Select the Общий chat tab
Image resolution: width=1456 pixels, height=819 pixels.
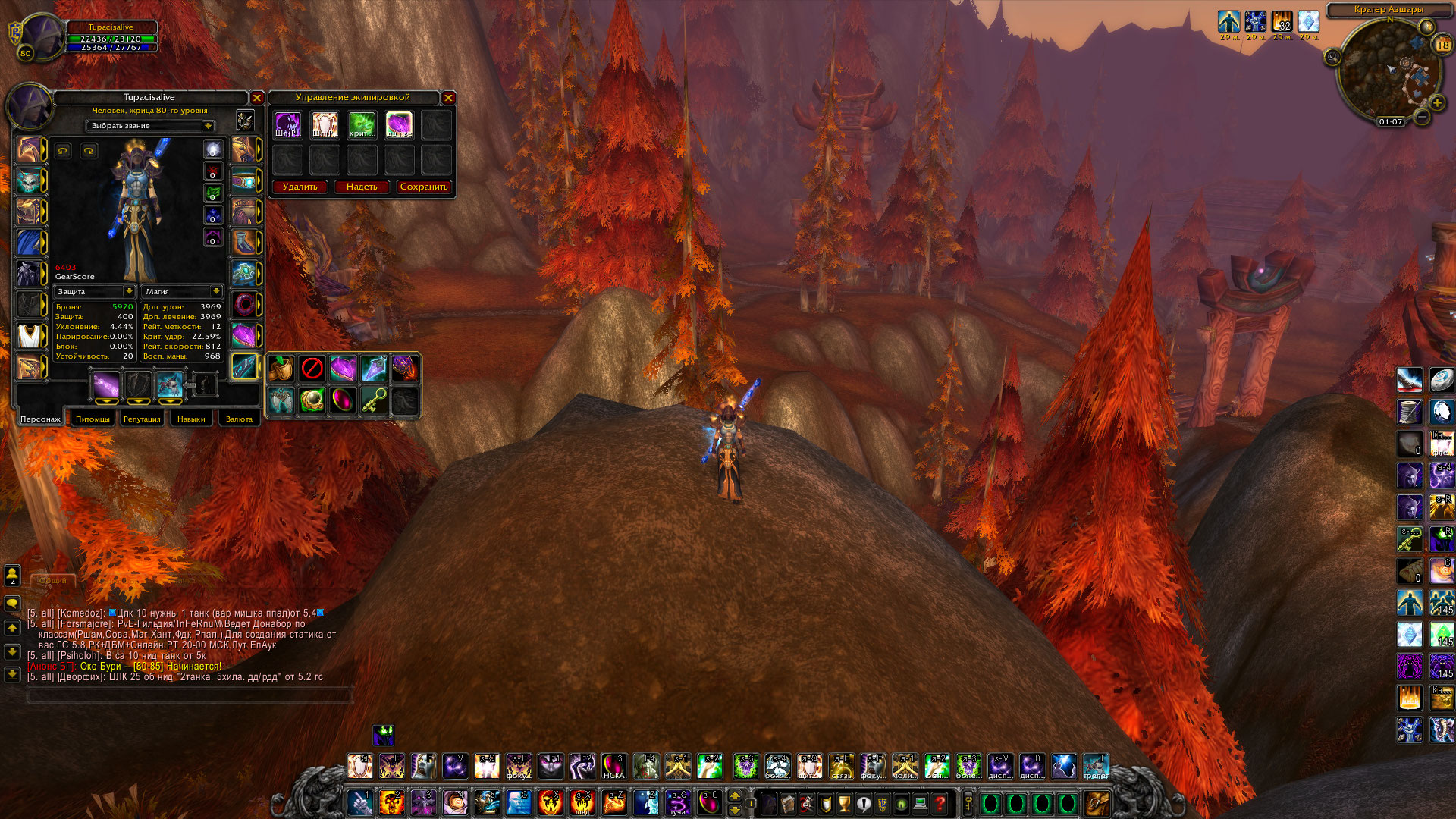53,580
